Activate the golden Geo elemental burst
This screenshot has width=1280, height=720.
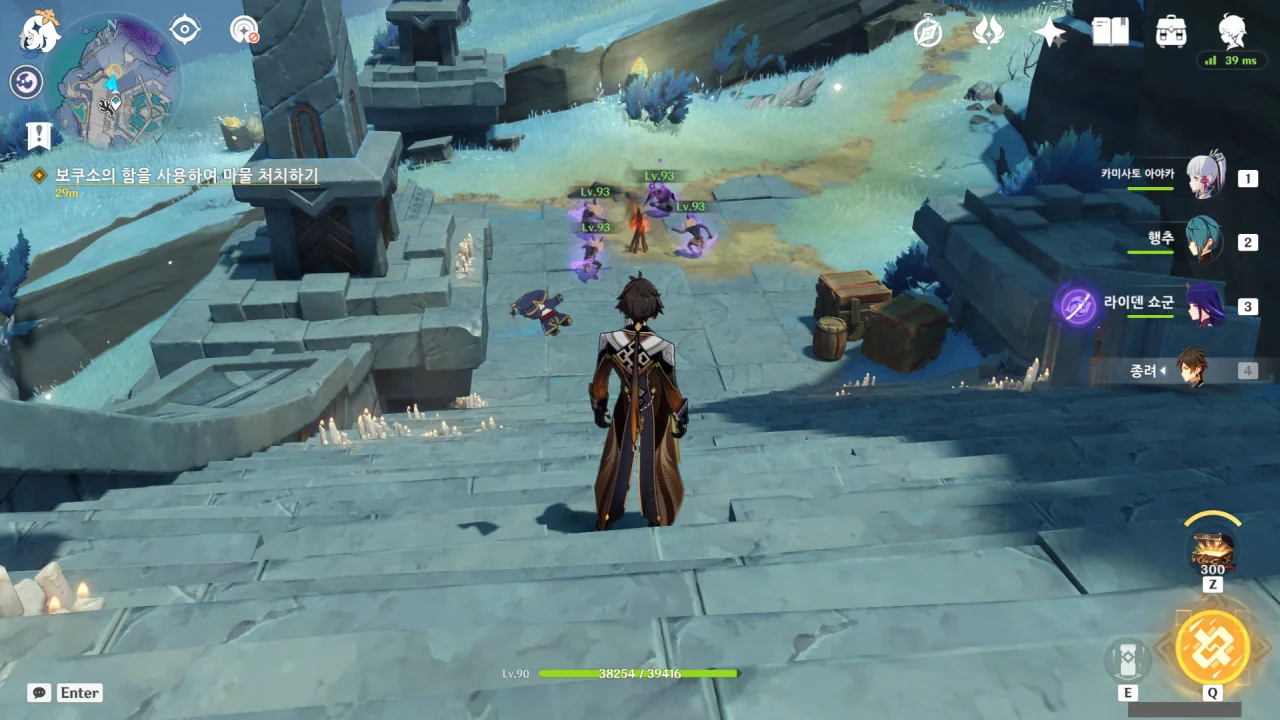click(1212, 646)
